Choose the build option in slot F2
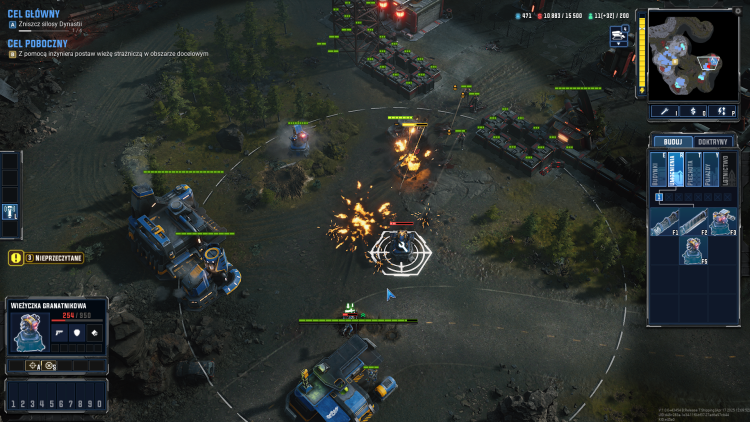Screen dimensions: 750x422 694,222
